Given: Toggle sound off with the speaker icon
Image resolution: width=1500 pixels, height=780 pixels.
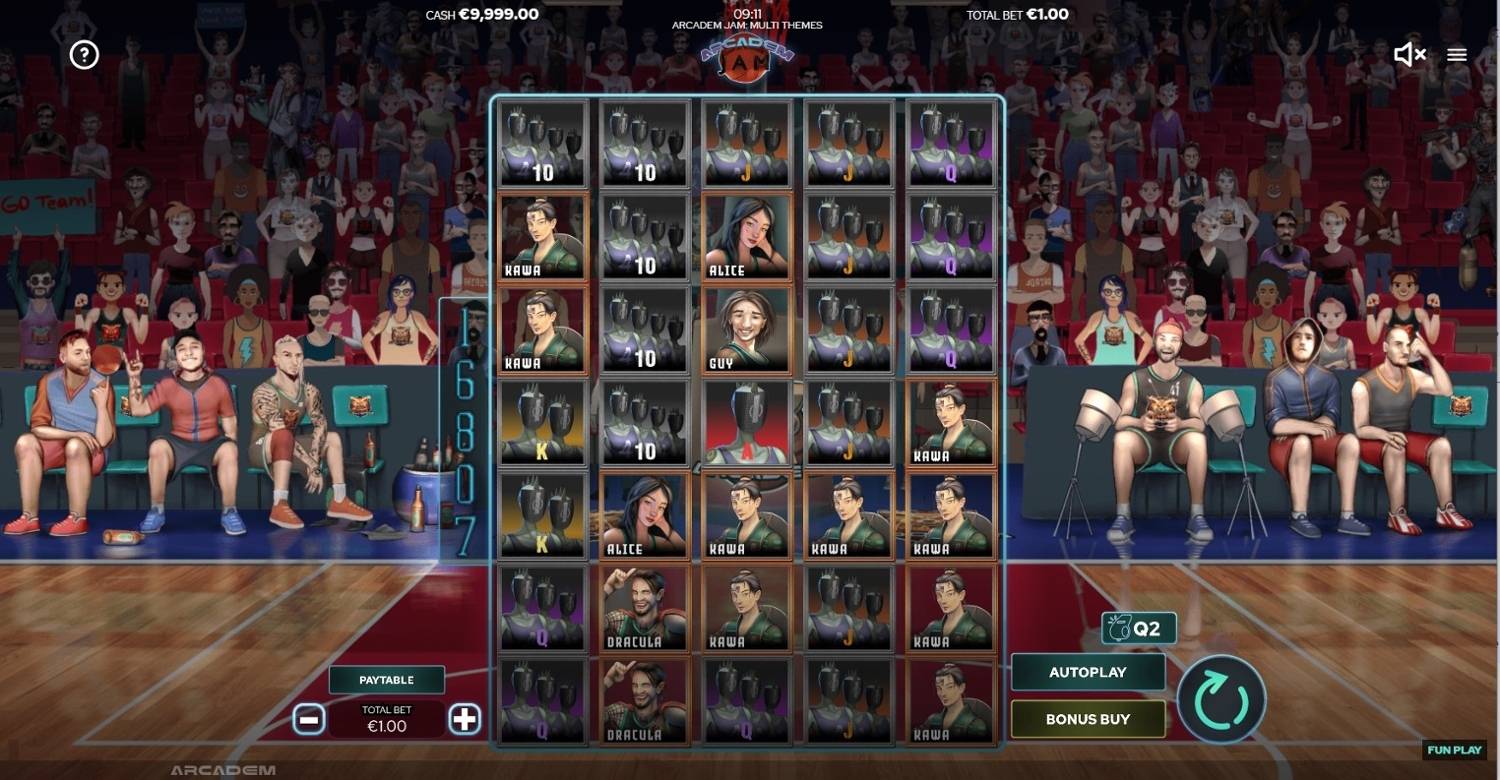Looking at the screenshot, I should pyautogui.click(x=1410, y=55).
